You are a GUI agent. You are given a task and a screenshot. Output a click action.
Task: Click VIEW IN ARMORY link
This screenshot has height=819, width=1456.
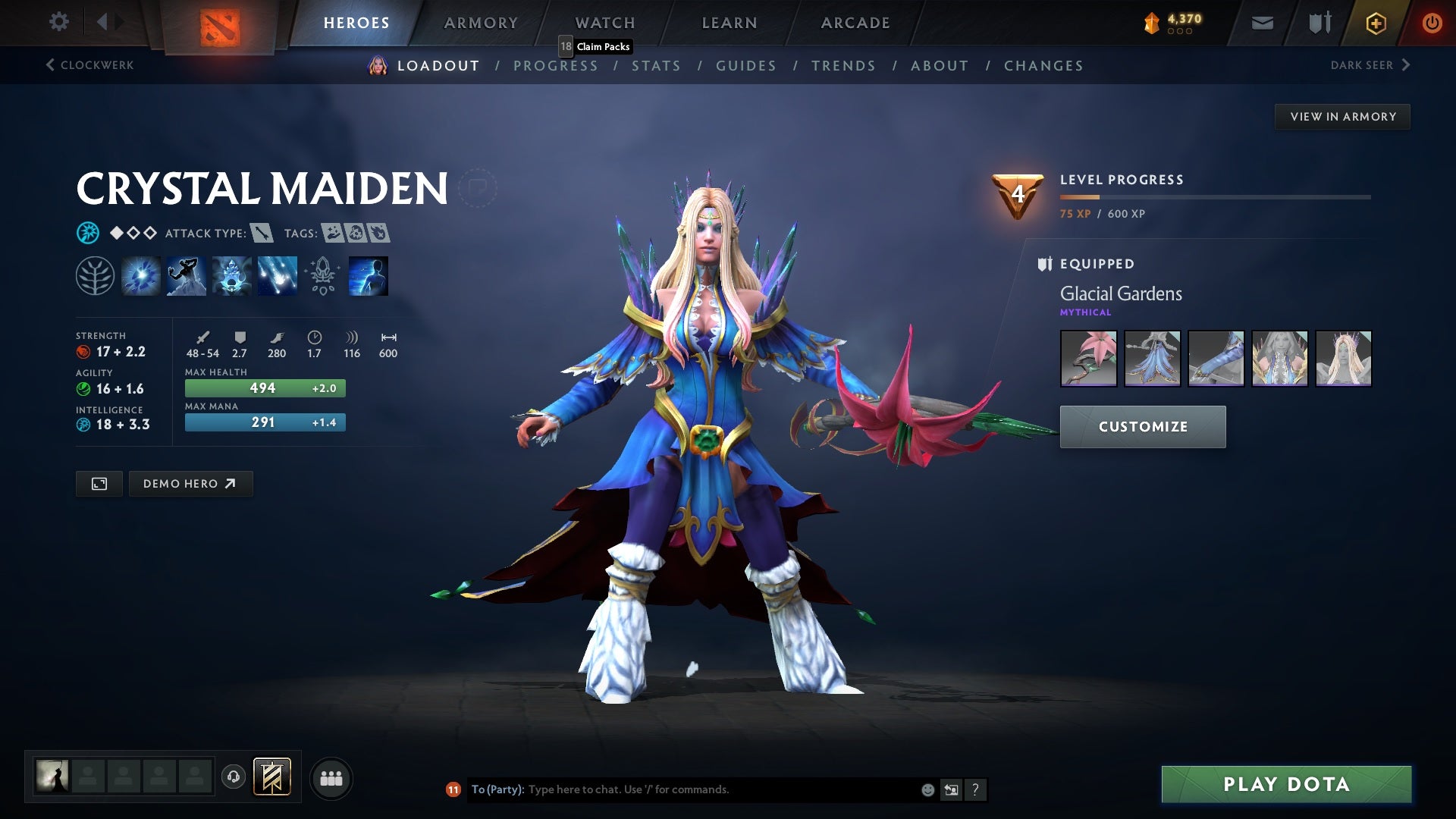1342,116
